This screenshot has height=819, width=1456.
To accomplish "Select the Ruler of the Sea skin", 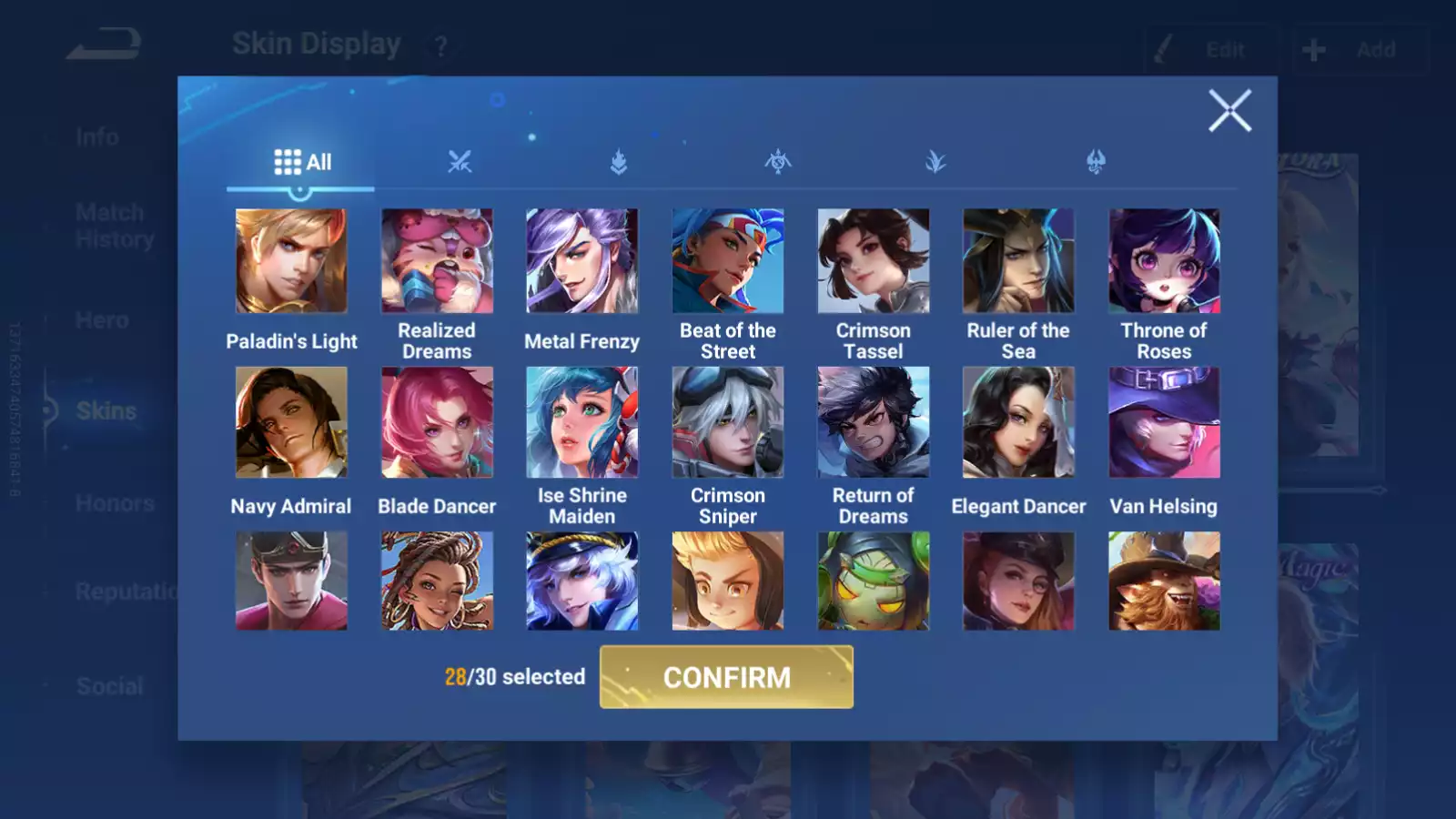I will pyautogui.click(x=1018, y=261).
